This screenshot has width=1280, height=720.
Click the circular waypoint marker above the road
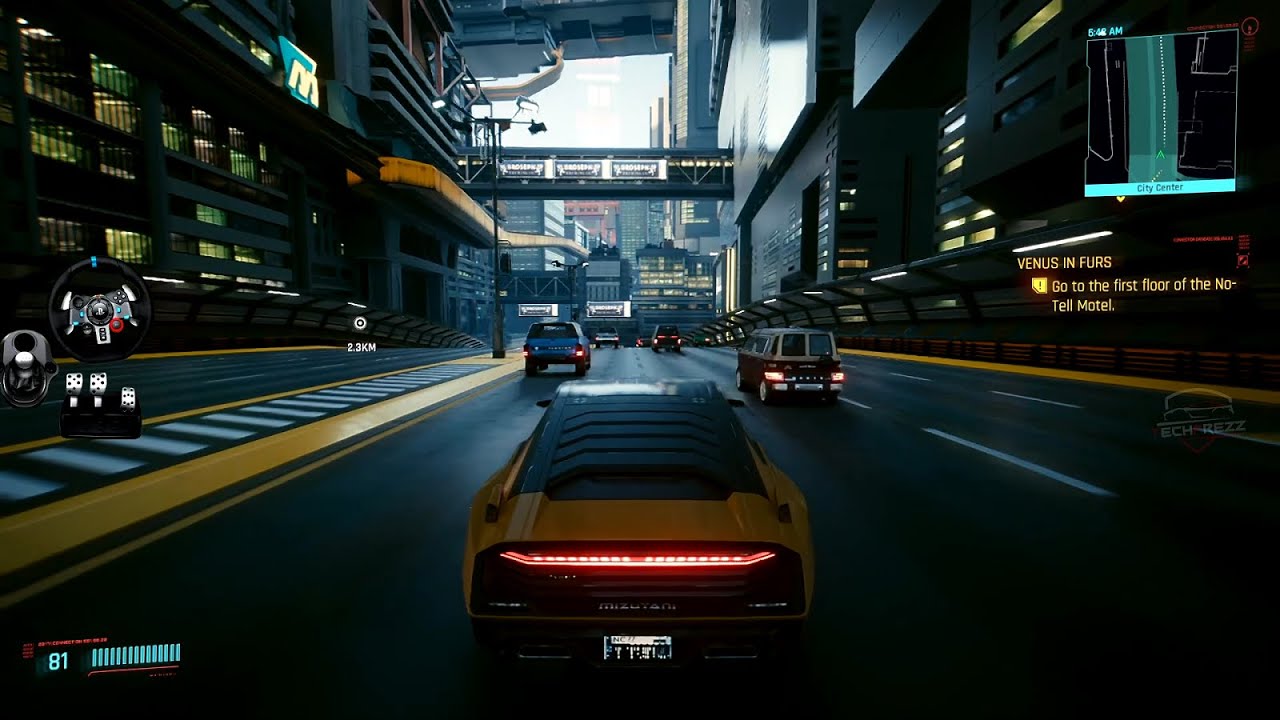[361, 323]
